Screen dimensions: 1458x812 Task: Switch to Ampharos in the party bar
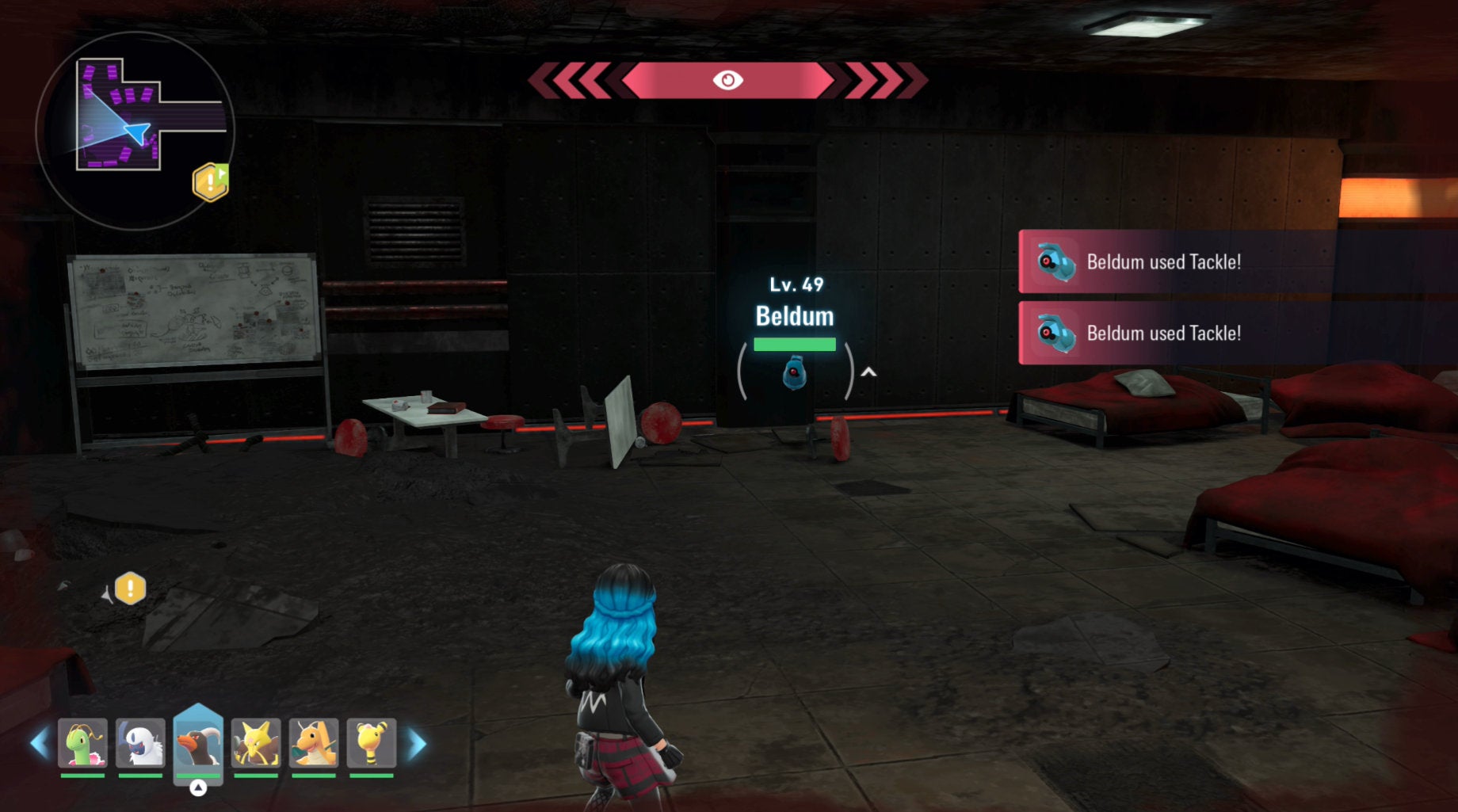[x=372, y=744]
